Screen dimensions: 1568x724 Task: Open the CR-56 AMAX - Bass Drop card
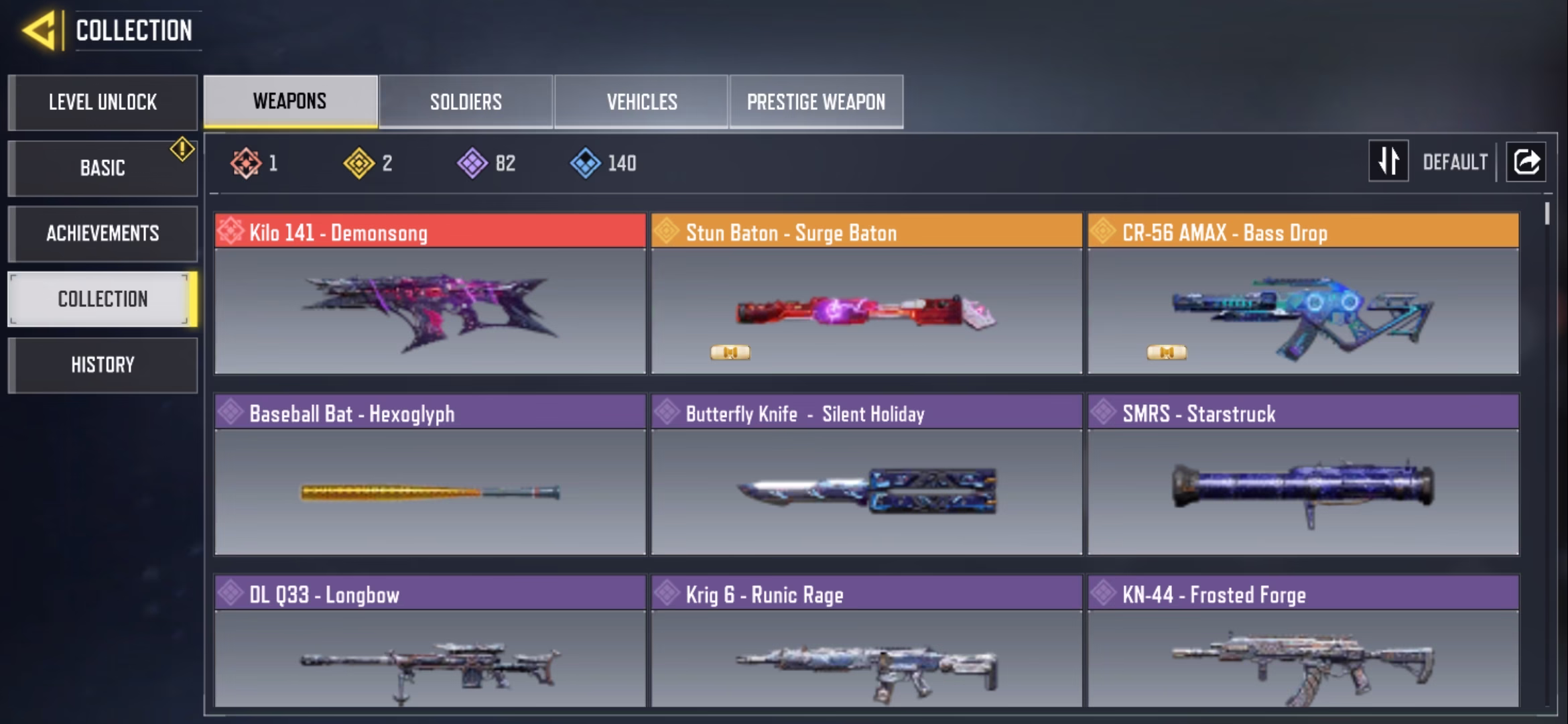tap(1303, 294)
